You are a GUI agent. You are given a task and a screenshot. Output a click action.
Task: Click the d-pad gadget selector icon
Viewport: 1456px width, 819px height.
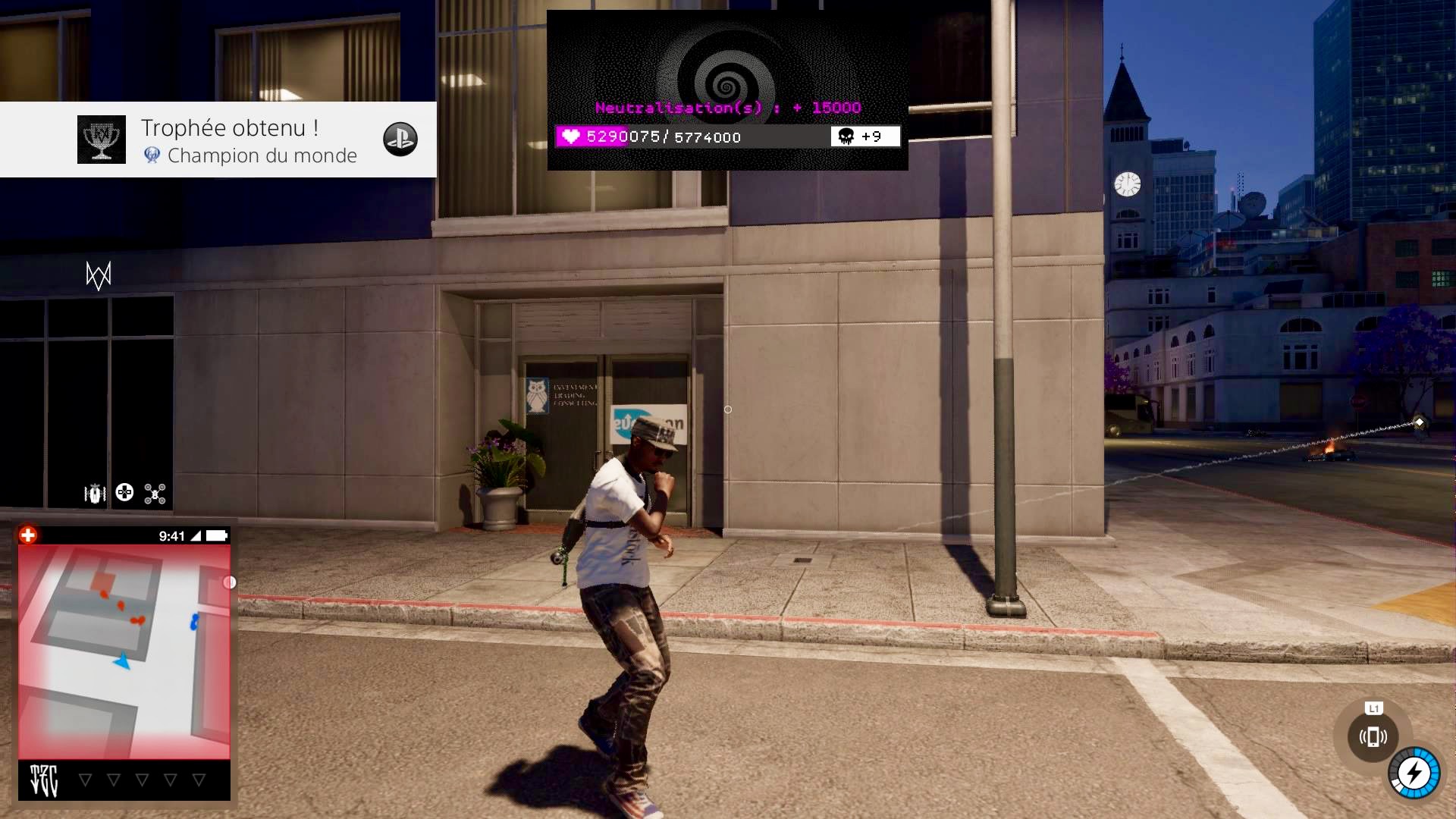[124, 493]
